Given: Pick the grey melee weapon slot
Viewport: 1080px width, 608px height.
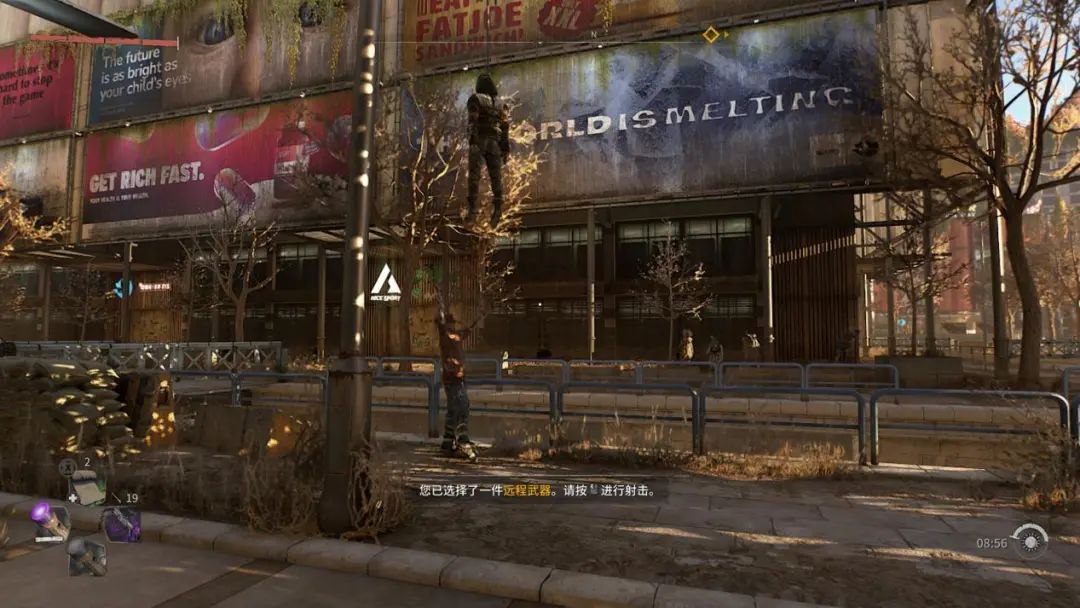Looking at the screenshot, I should pos(87,556).
